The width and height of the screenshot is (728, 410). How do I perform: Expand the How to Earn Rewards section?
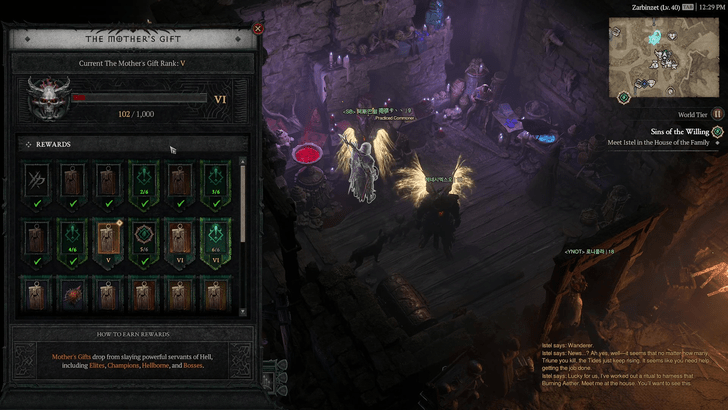(x=132, y=334)
